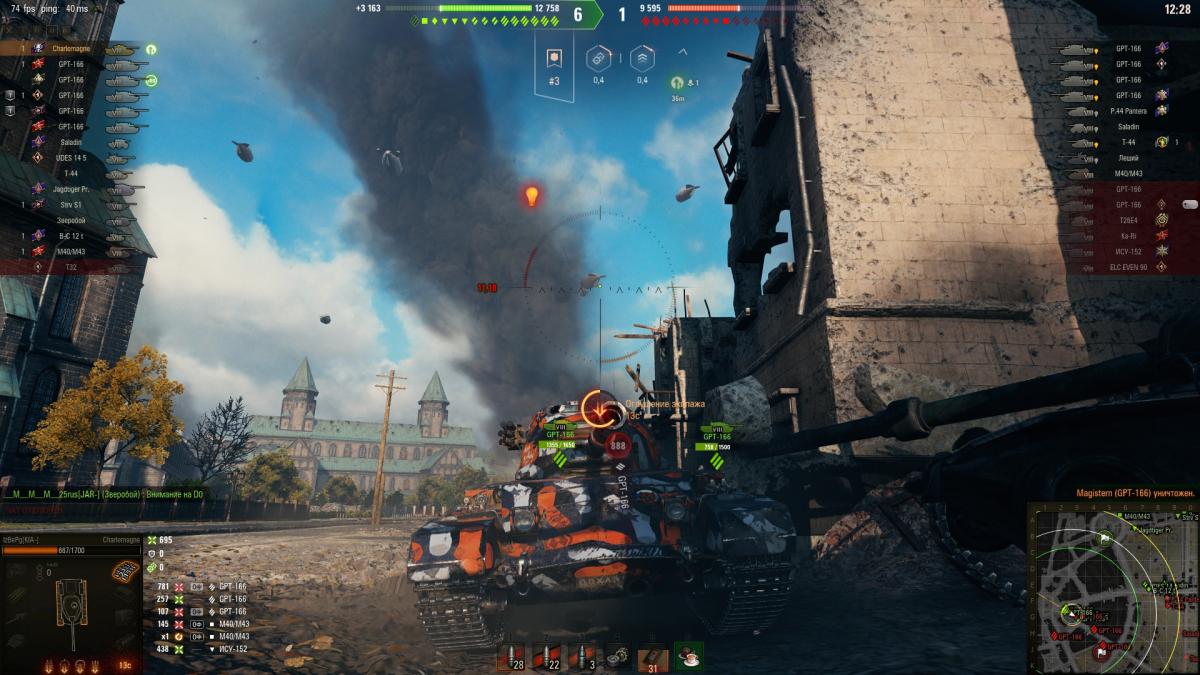
Task: Select the 28-round shell slot
Action: click(x=511, y=657)
